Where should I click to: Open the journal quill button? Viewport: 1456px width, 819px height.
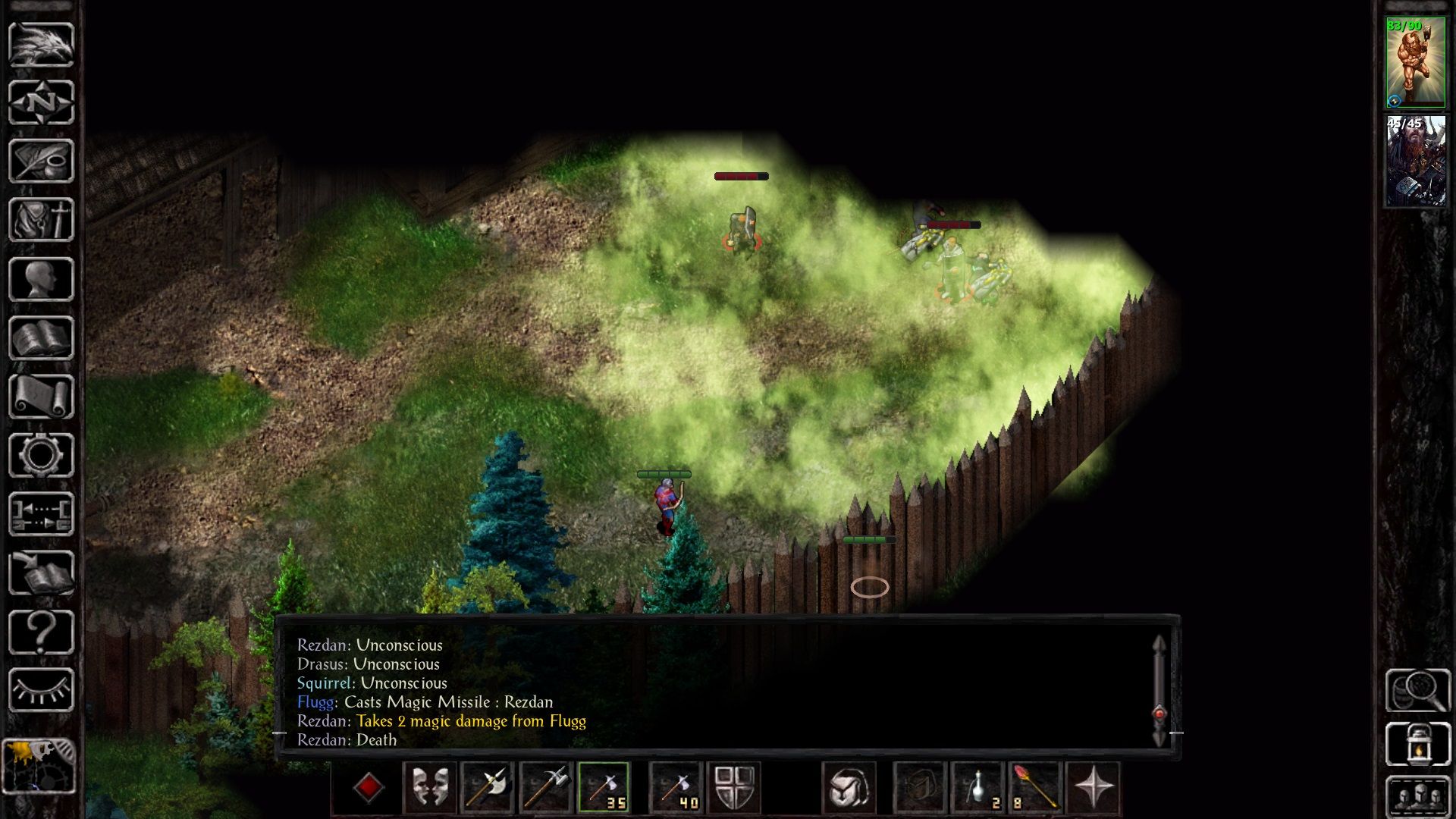41,161
